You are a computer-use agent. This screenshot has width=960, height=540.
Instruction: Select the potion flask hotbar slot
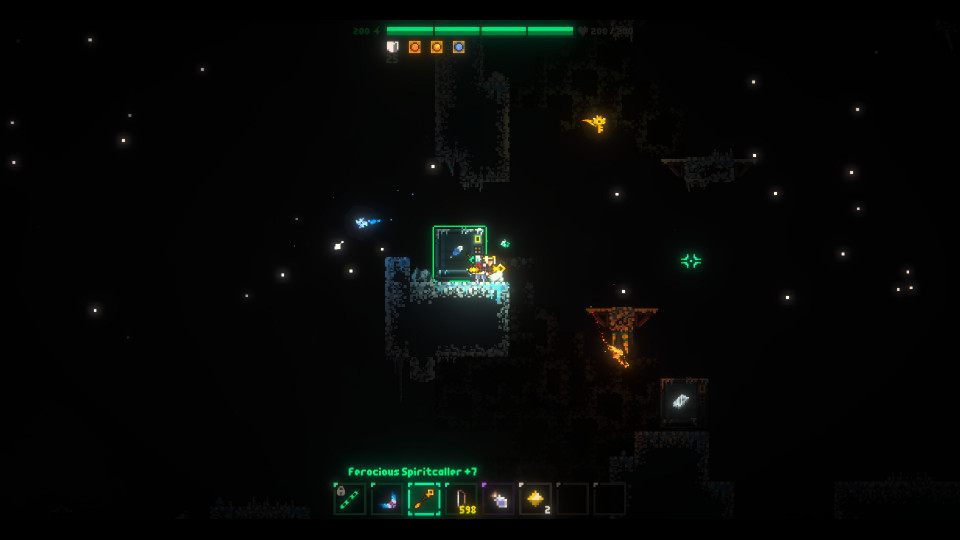click(498, 499)
